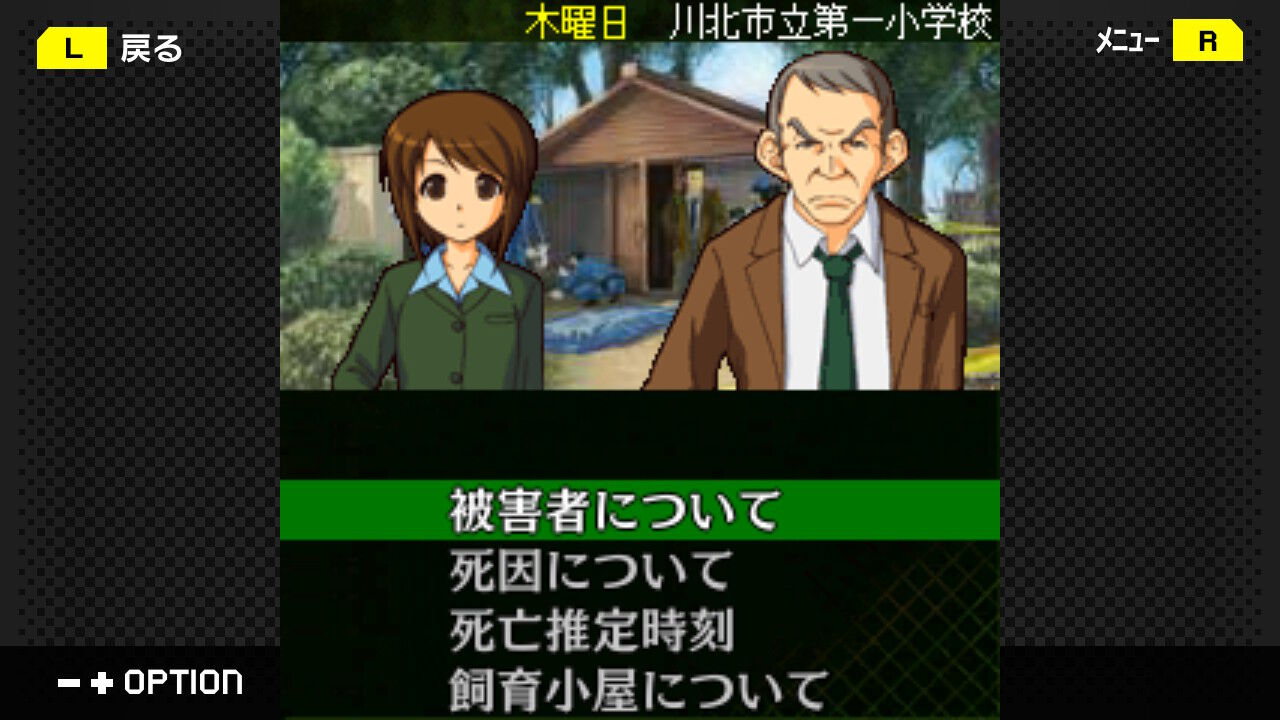Viewport: 1280px width, 720px height.
Task: Select the 死因について option
Action: 590,570
